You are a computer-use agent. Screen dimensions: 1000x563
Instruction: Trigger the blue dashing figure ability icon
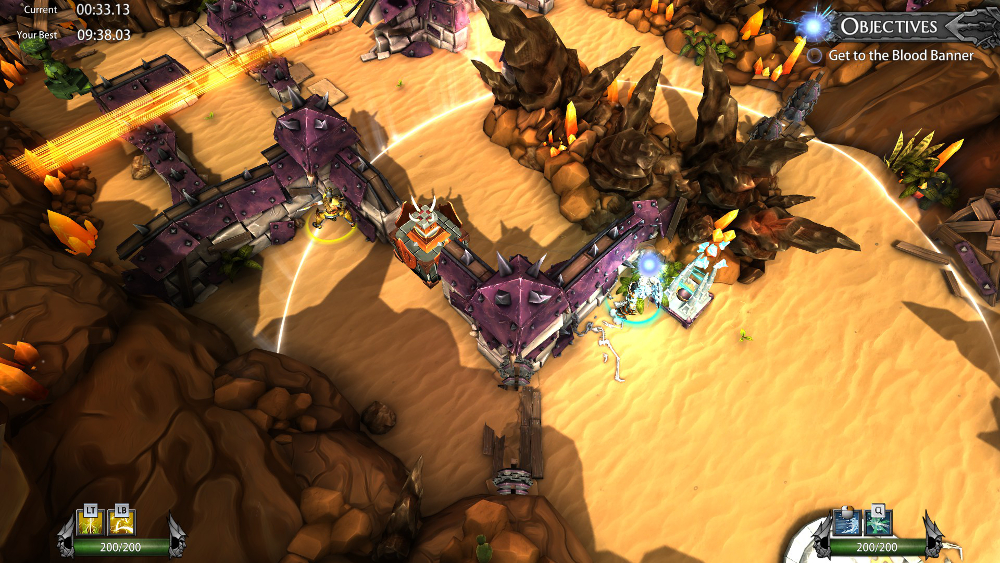(847, 523)
